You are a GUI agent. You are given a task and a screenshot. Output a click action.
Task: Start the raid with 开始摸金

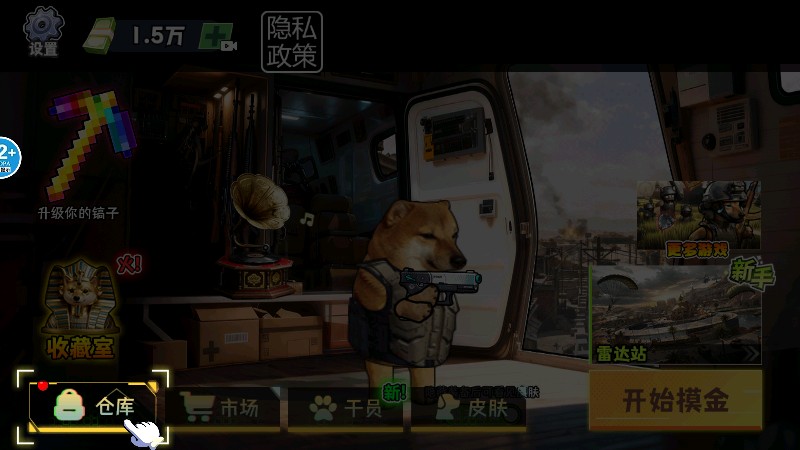click(x=675, y=401)
